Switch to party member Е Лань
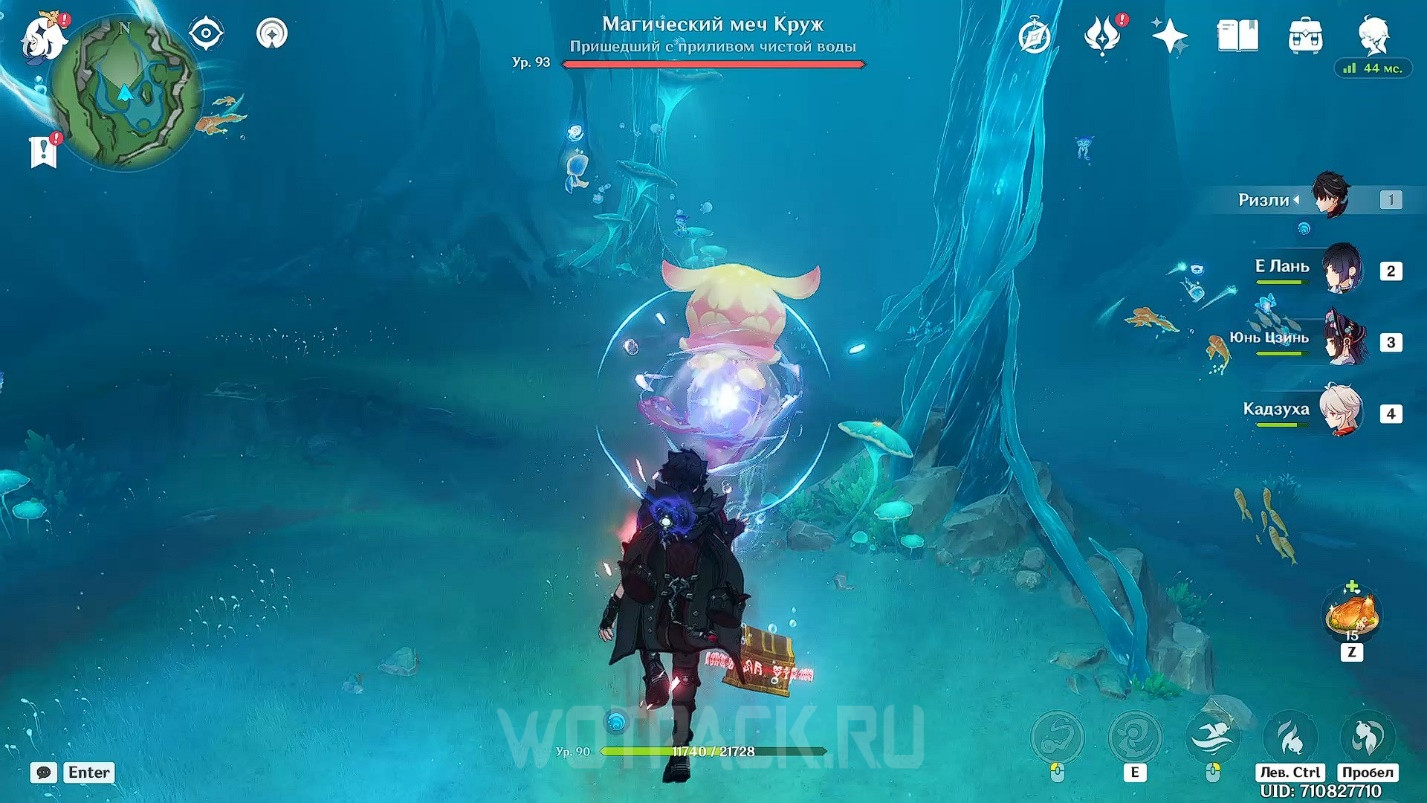1427x803 pixels. pyautogui.click(x=1342, y=270)
